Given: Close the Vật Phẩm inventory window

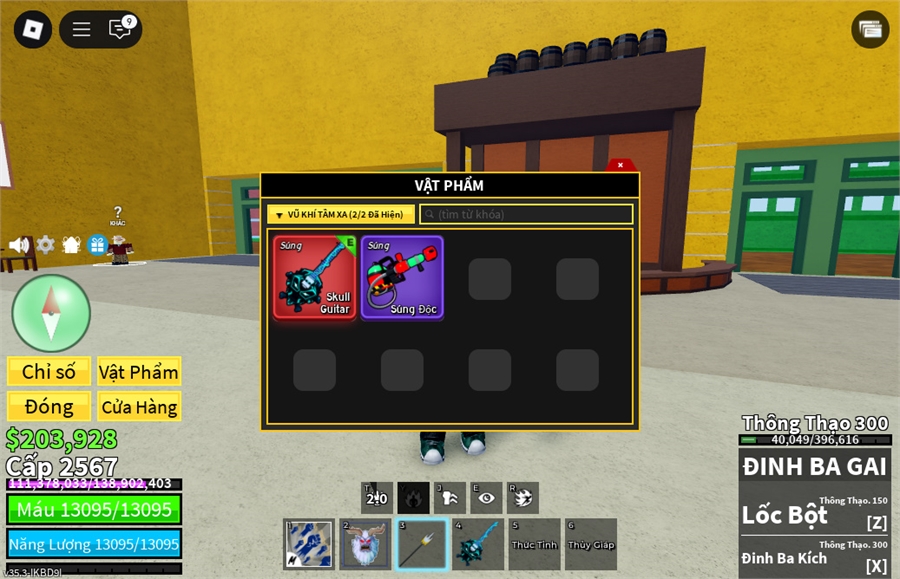Looking at the screenshot, I should click(620, 165).
